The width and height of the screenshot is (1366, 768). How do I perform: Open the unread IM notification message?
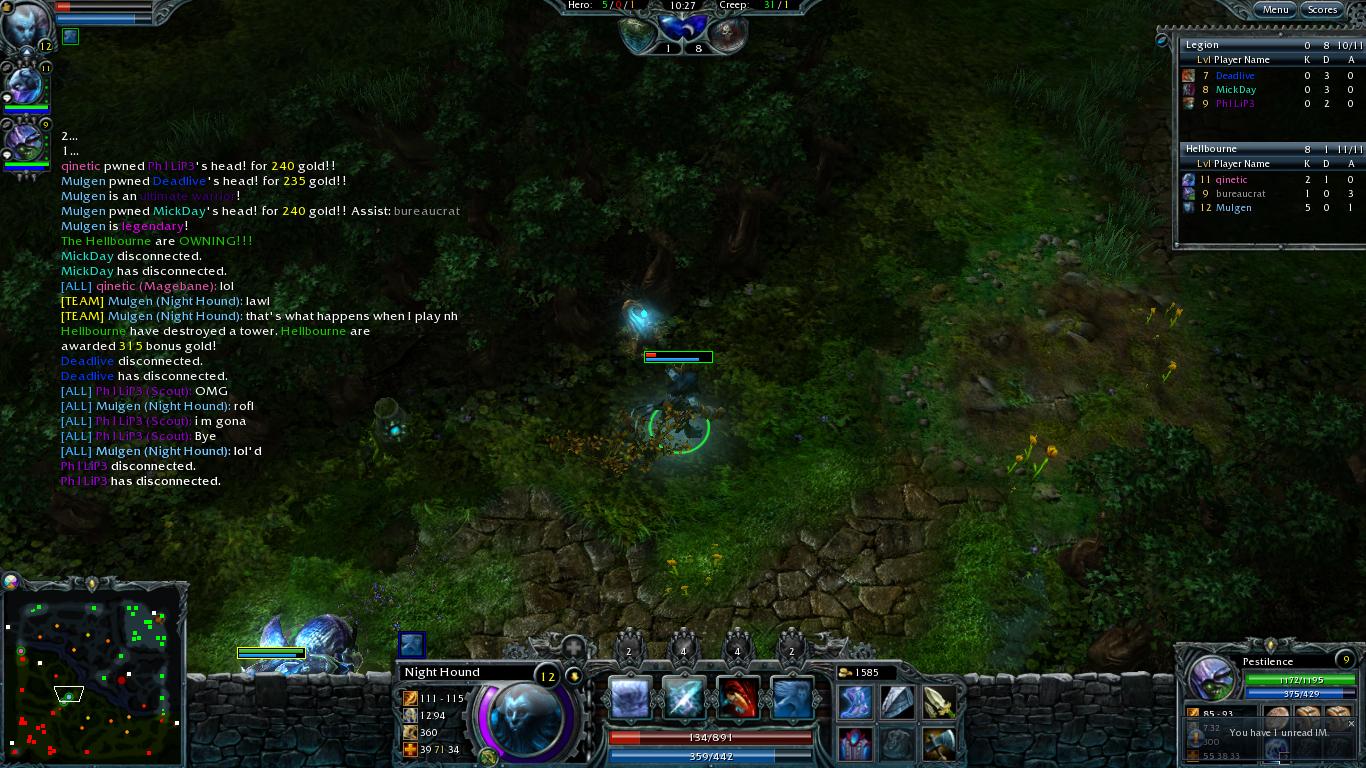coord(1278,733)
